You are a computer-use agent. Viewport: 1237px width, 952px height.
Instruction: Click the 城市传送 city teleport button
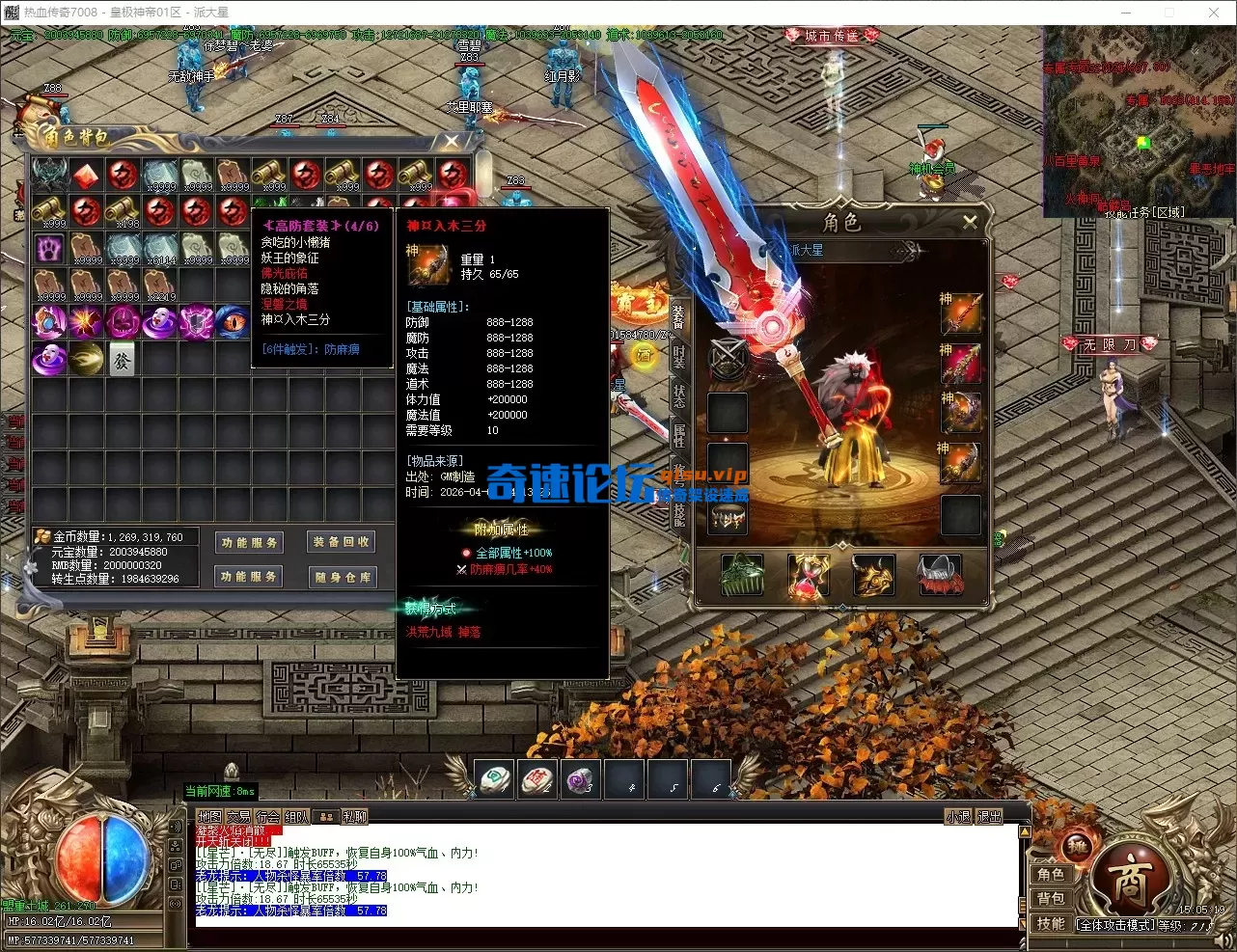831,36
